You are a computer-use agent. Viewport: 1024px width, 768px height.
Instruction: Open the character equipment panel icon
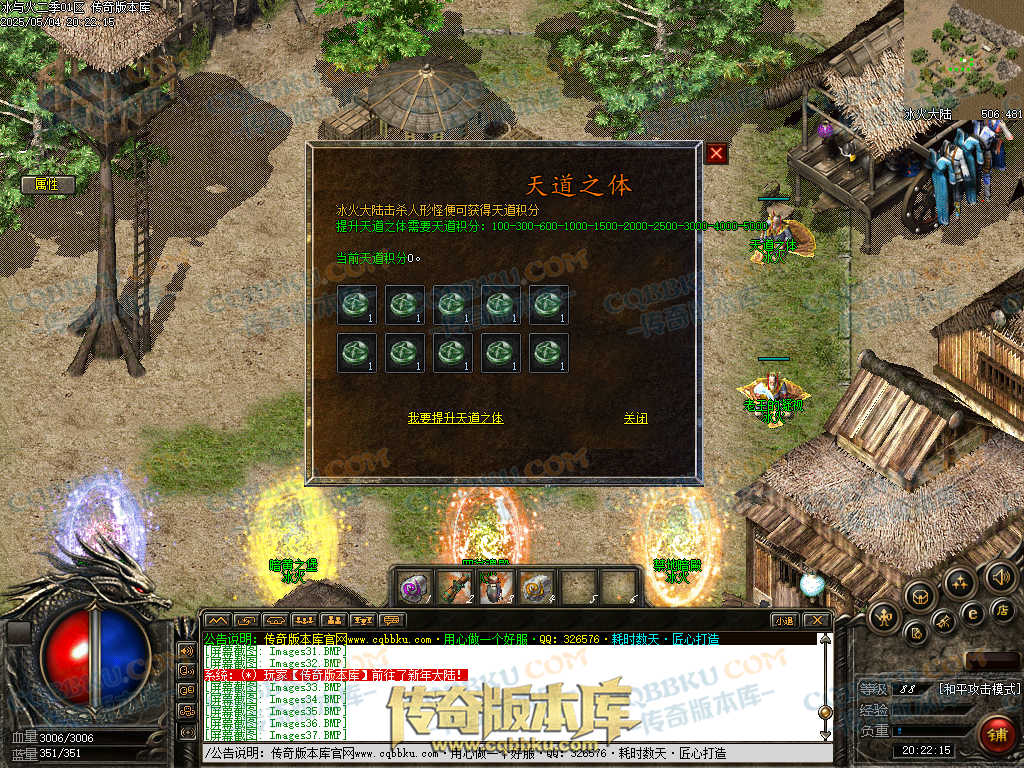coord(885,617)
